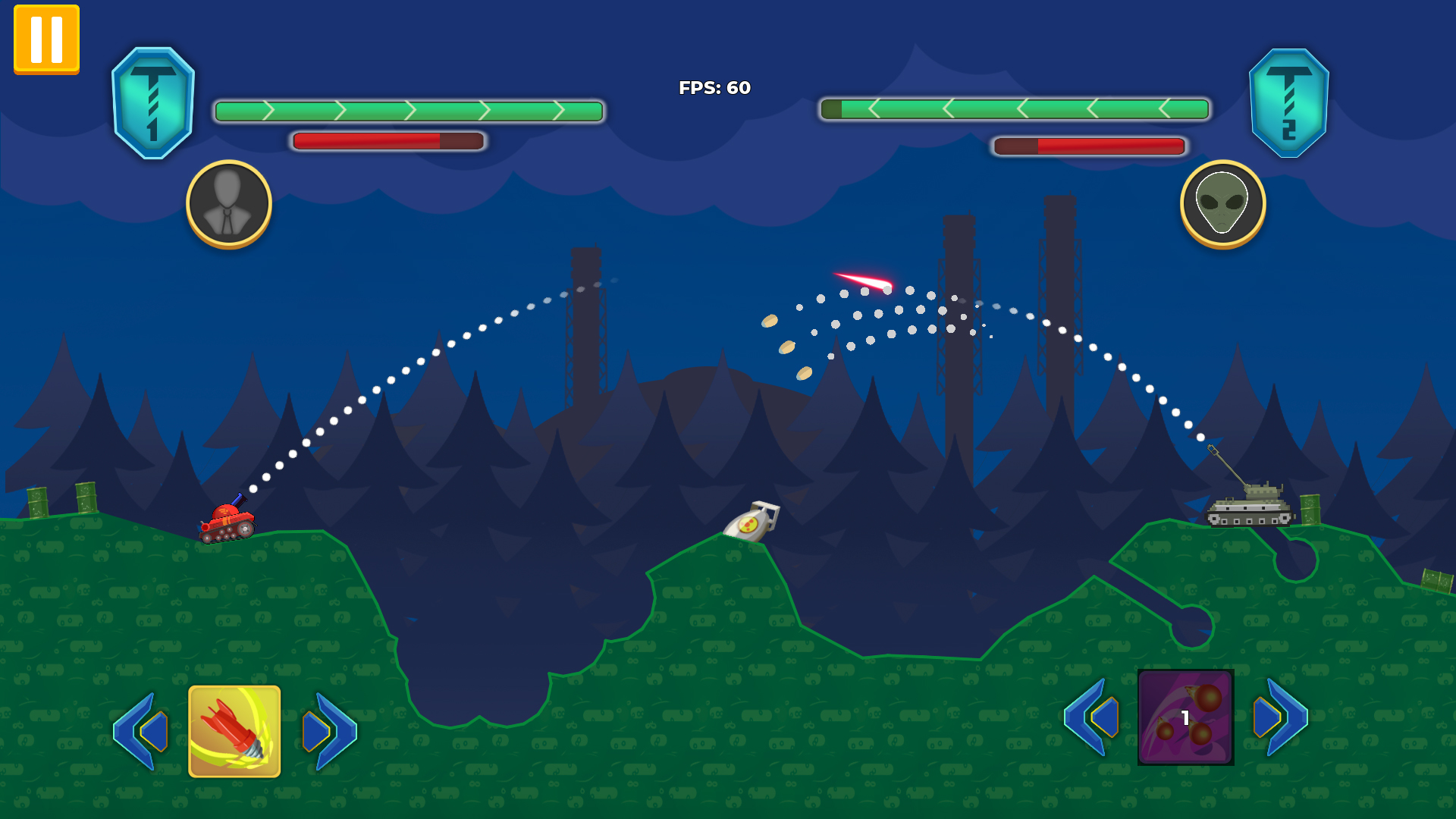This screenshot has width=1456, height=819.
Task: Pause the game
Action: 45,38
